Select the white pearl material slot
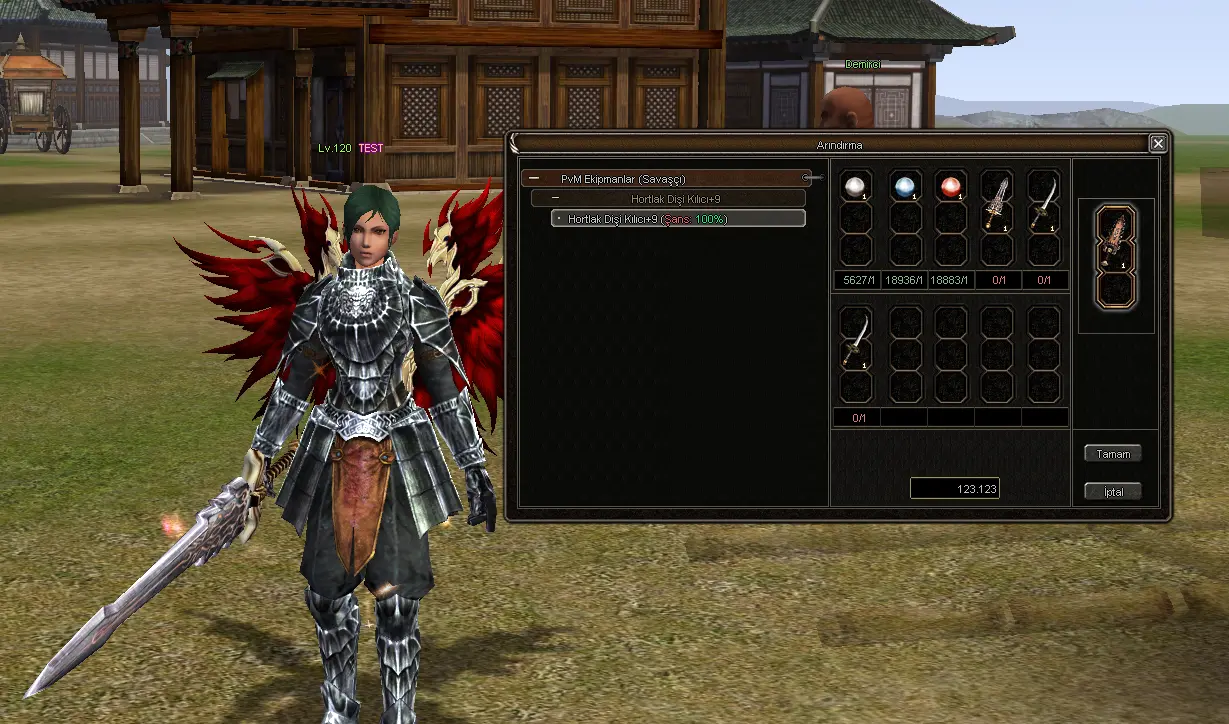 point(855,186)
